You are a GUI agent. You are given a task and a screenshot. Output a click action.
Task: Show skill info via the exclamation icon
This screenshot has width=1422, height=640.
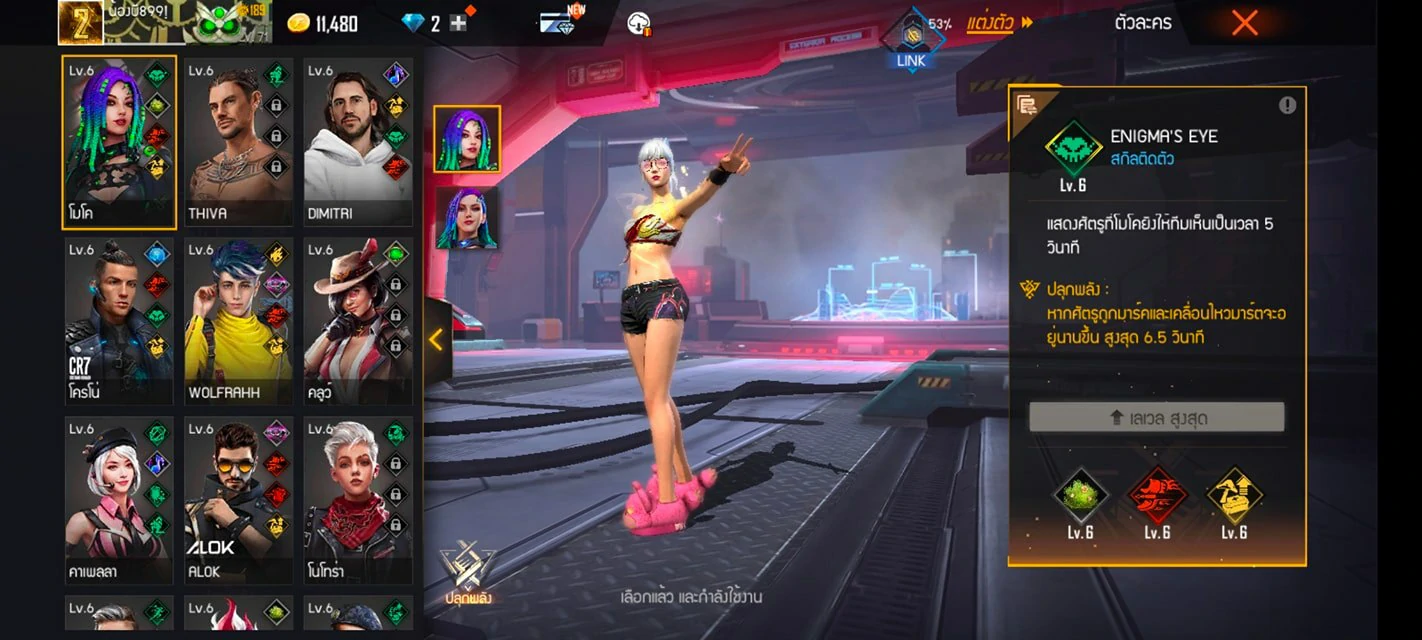(1287, 105)
